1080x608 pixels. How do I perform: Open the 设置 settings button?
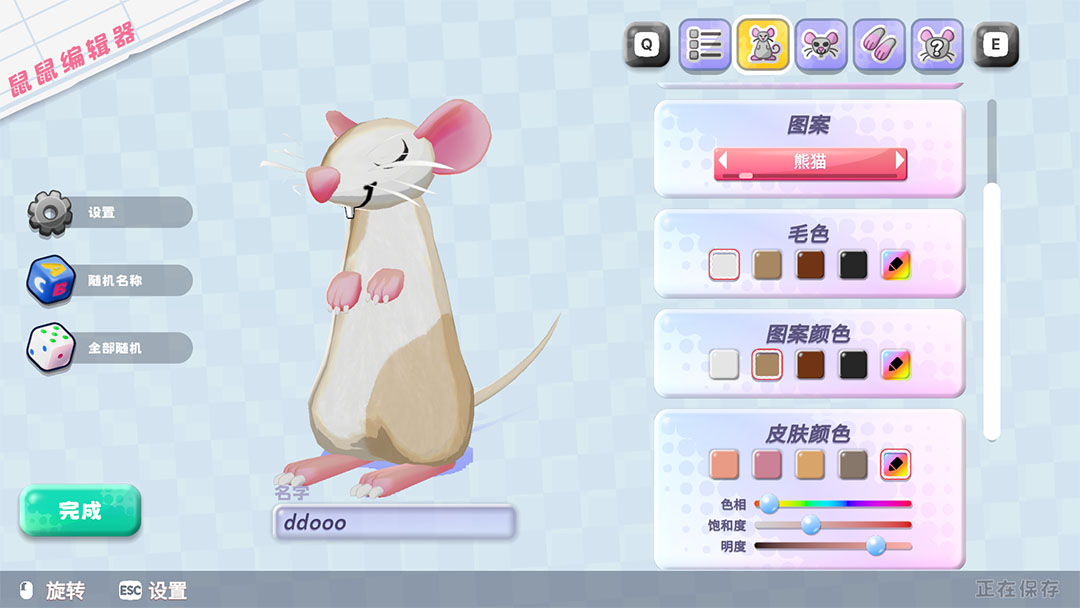click(110, 212)
